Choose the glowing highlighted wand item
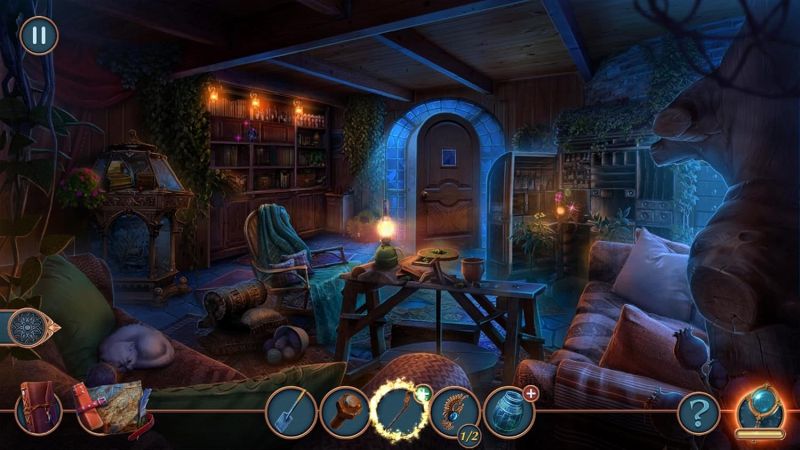This screenshot has width=800, height=450. pyautogui.click(x=399, y=412)
